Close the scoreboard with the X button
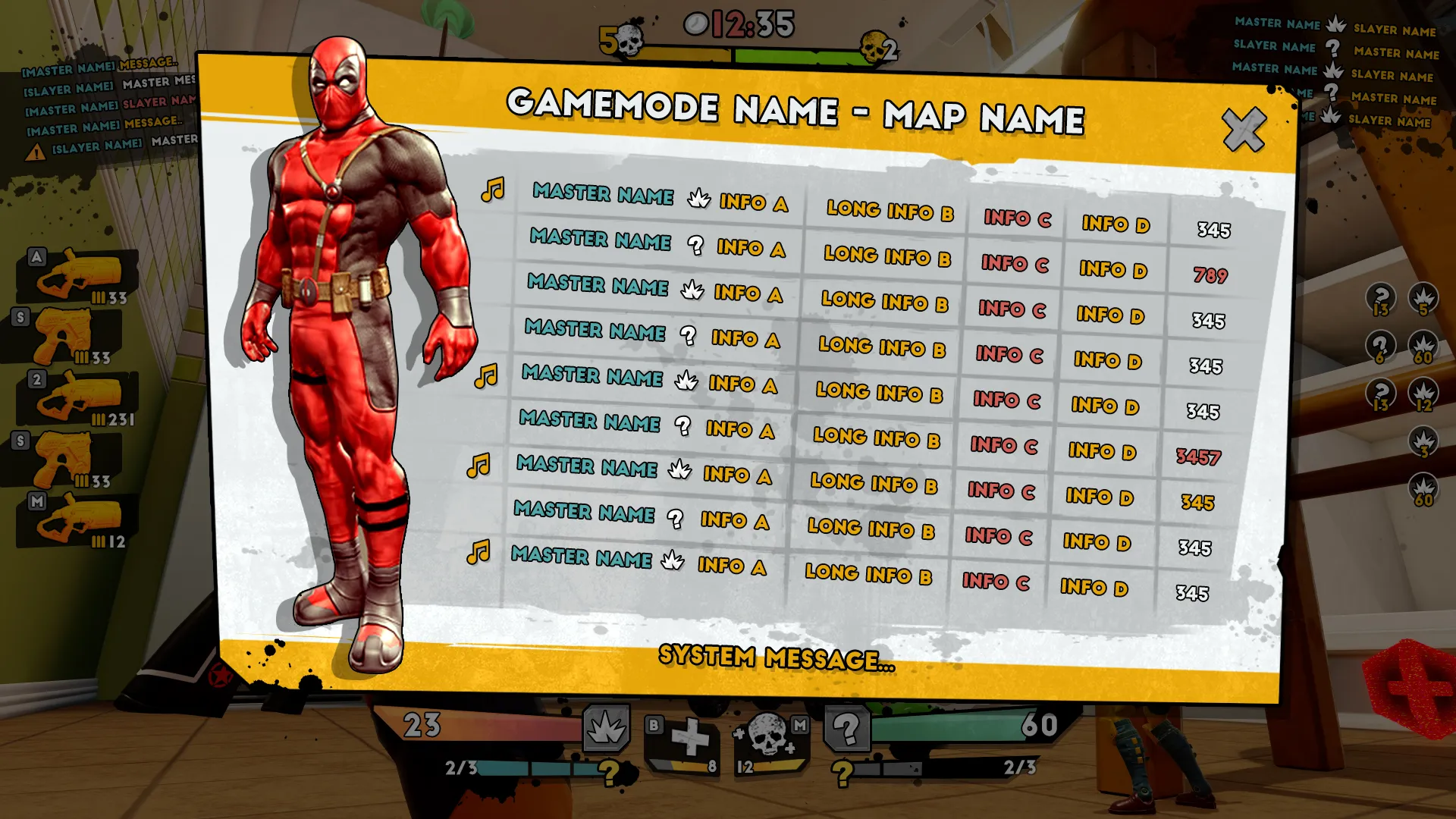The height and width of the screenshot is (819, 1456). click(1244, 130)
